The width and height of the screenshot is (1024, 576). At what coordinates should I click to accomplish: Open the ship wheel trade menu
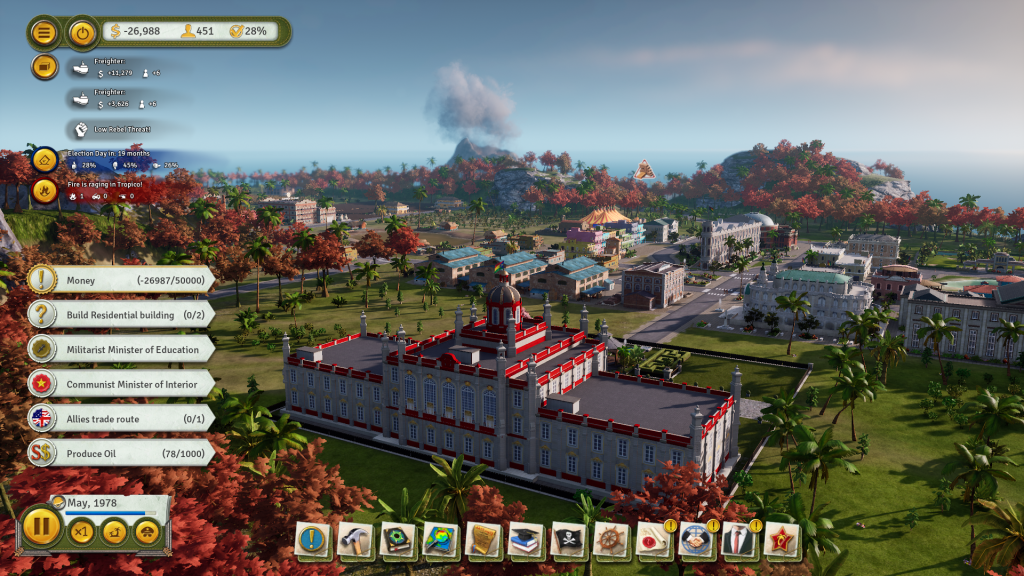coord(611,541)
